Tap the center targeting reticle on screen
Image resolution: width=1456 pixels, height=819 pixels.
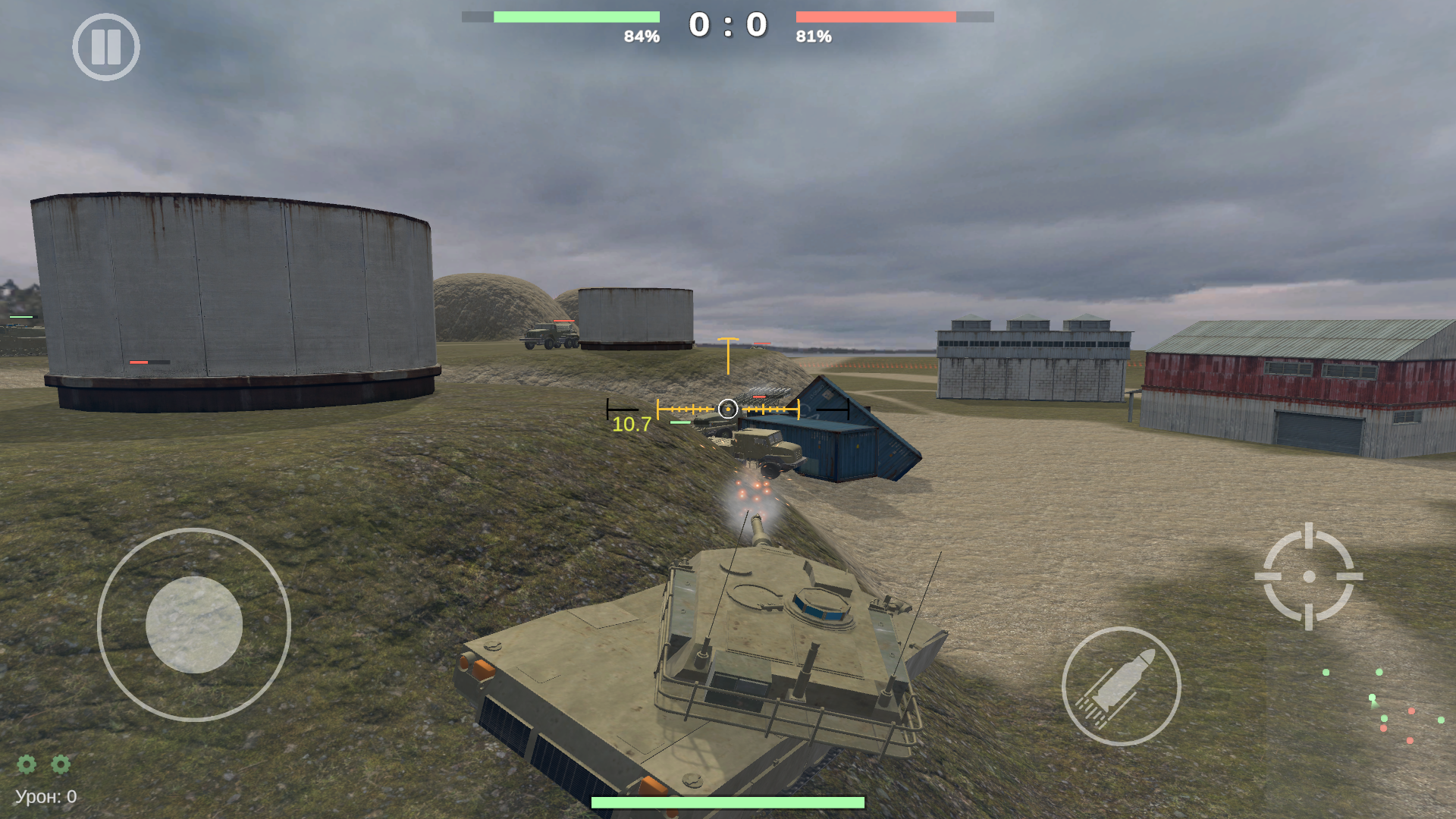click(x=729, y=409)
